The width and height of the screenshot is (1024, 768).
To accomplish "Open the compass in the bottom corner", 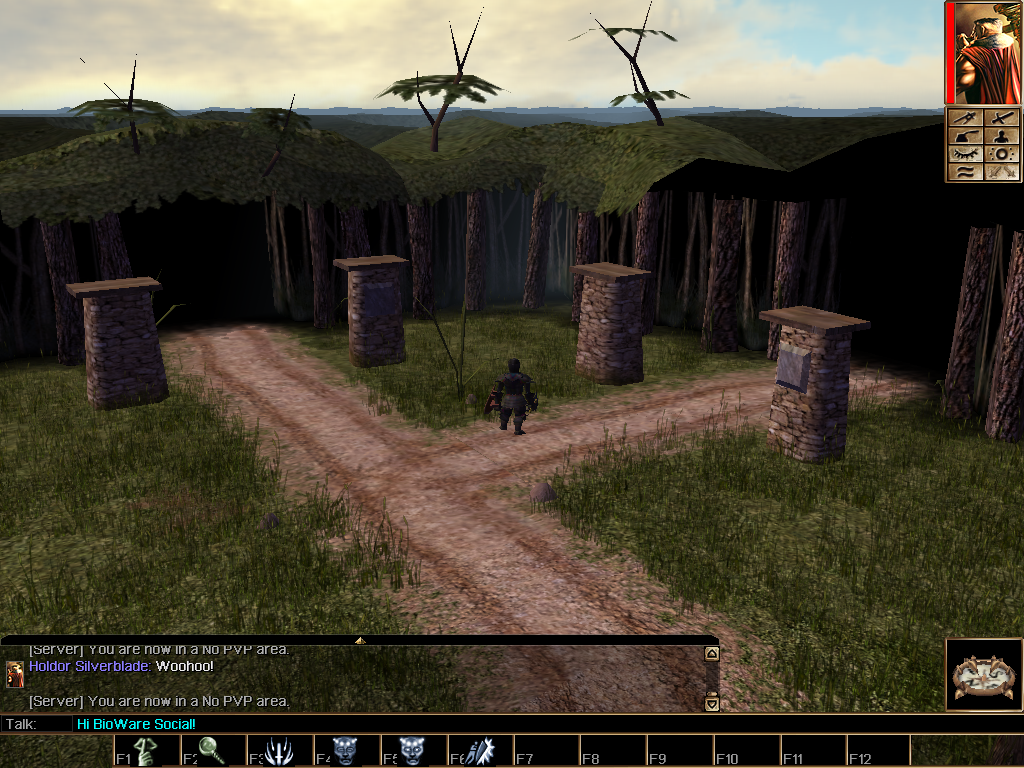I will (984, 675).
